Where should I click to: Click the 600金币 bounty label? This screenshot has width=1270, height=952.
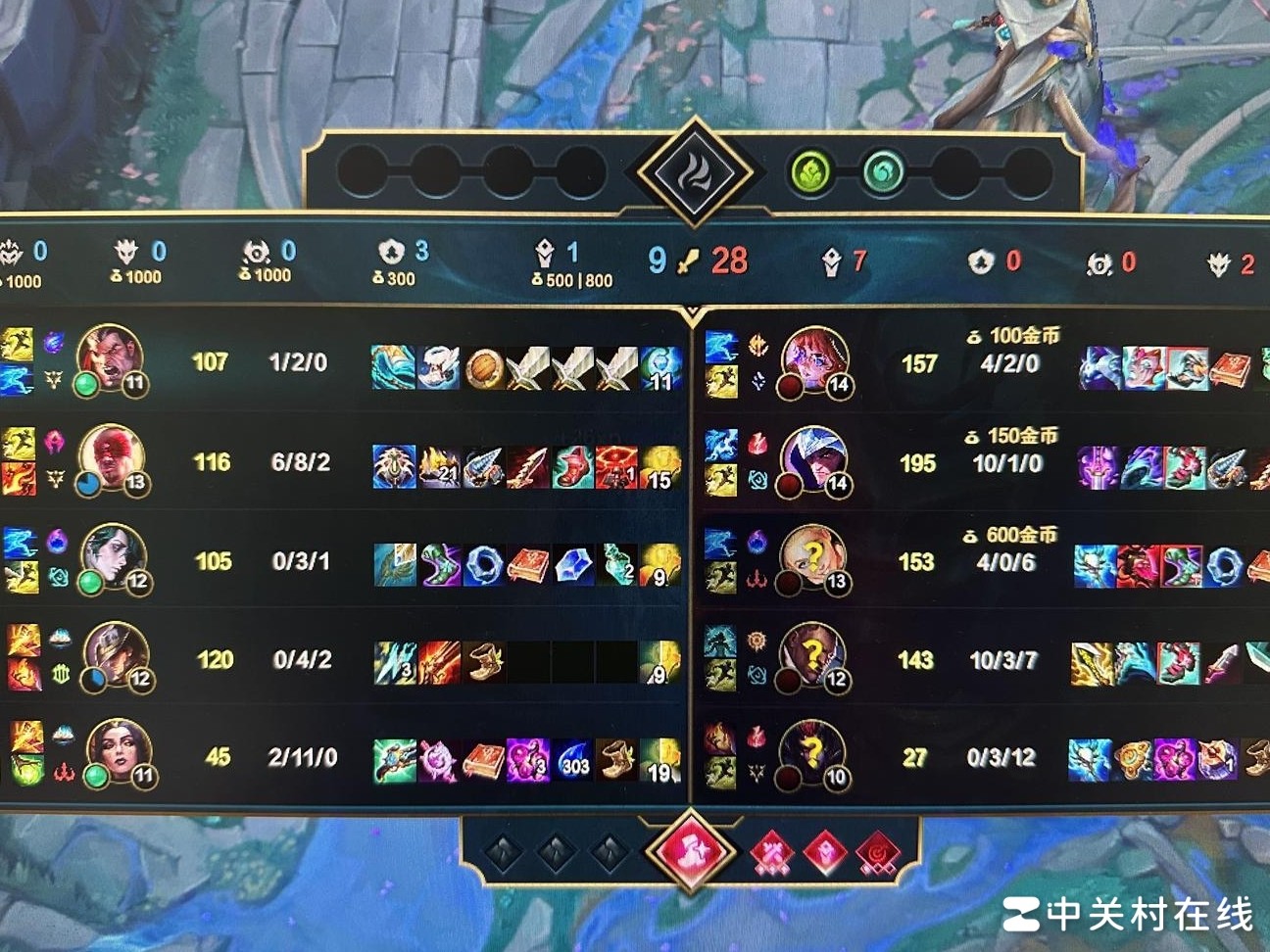1019,536
